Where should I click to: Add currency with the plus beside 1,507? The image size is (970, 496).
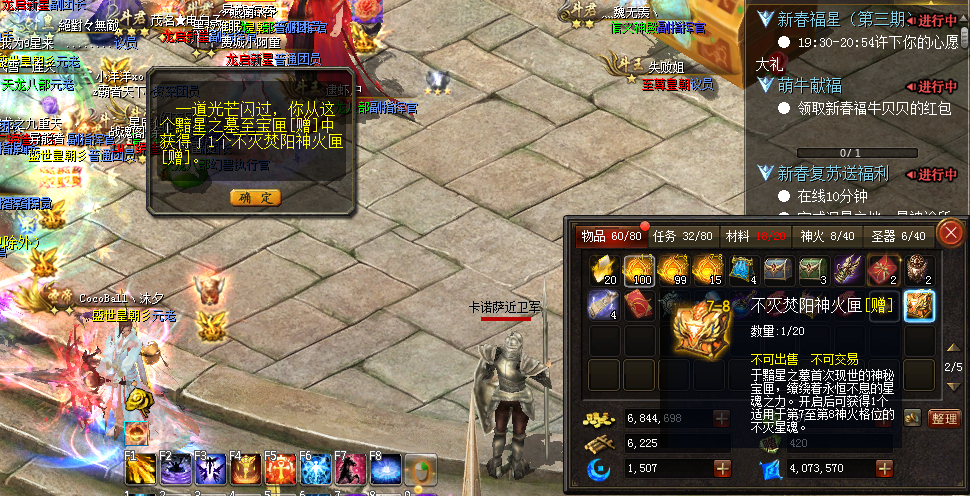tap(722, 468)
